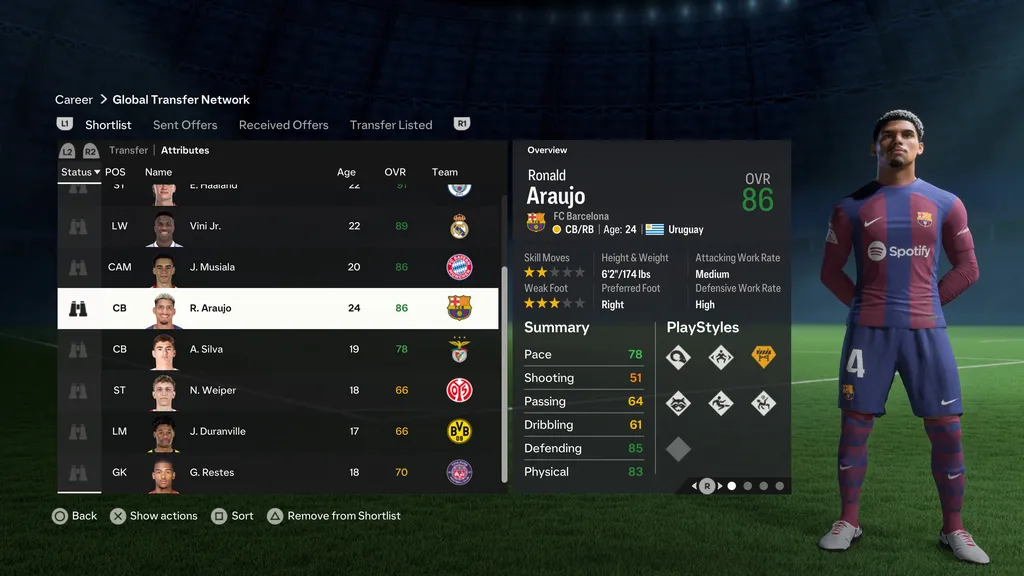The width and height of the screenshot is (1024, 576).
Task: Open the Sort option
Action: pyautogui.click(x=242, y=516)
